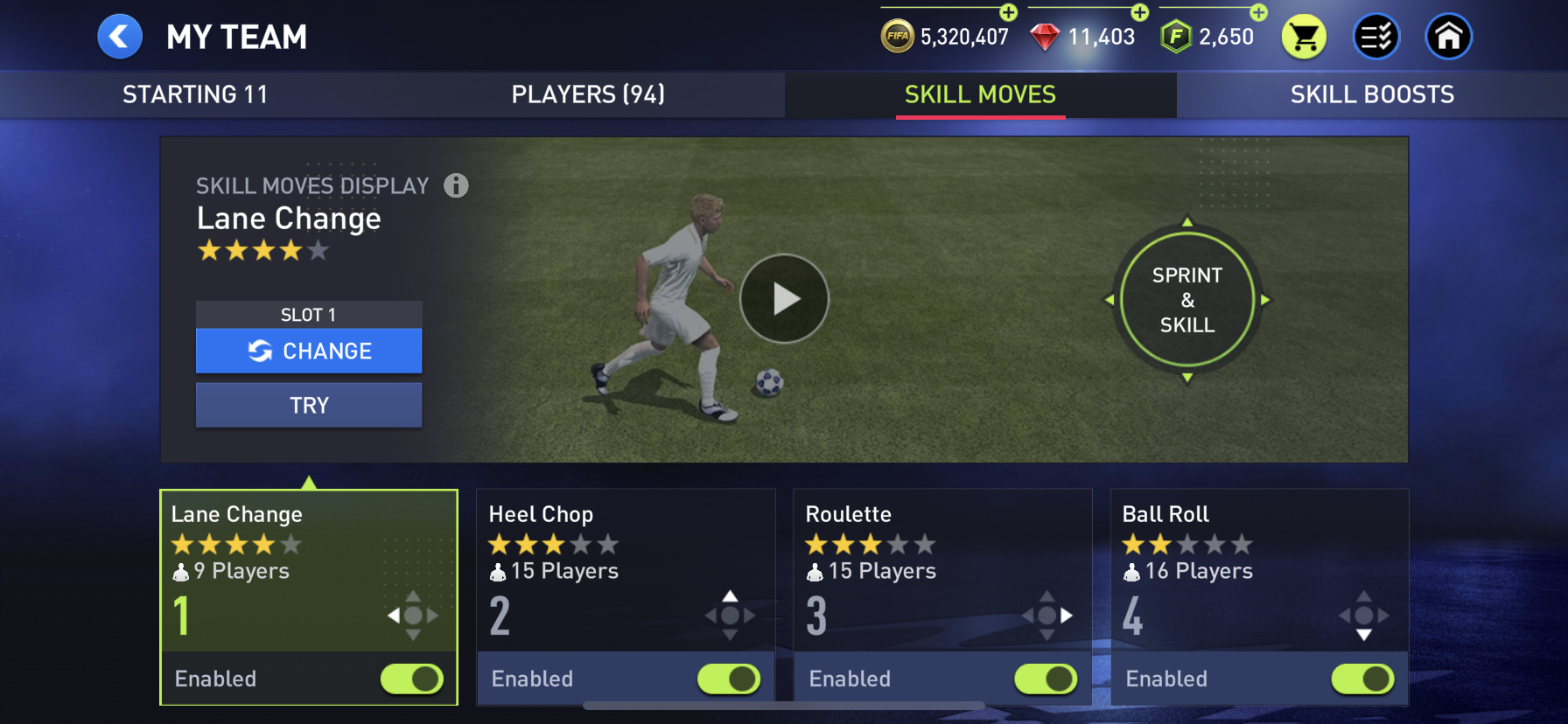This screenshot has height=724, width=1568.
Task: Switch to the Skill Boosts tab
Action: pos(1371,94)
